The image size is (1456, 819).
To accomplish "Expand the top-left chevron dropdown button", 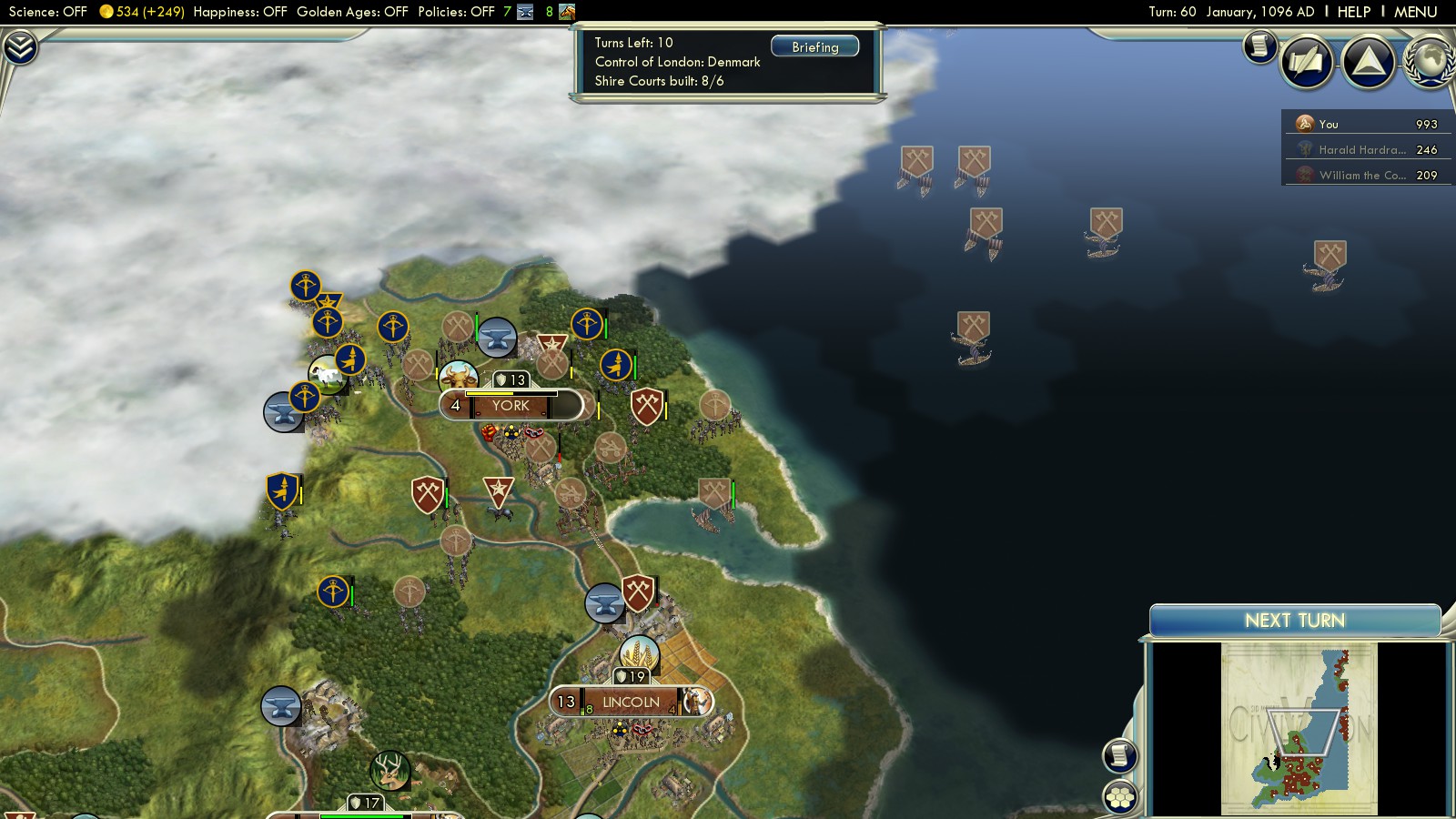I will (19, 47).
